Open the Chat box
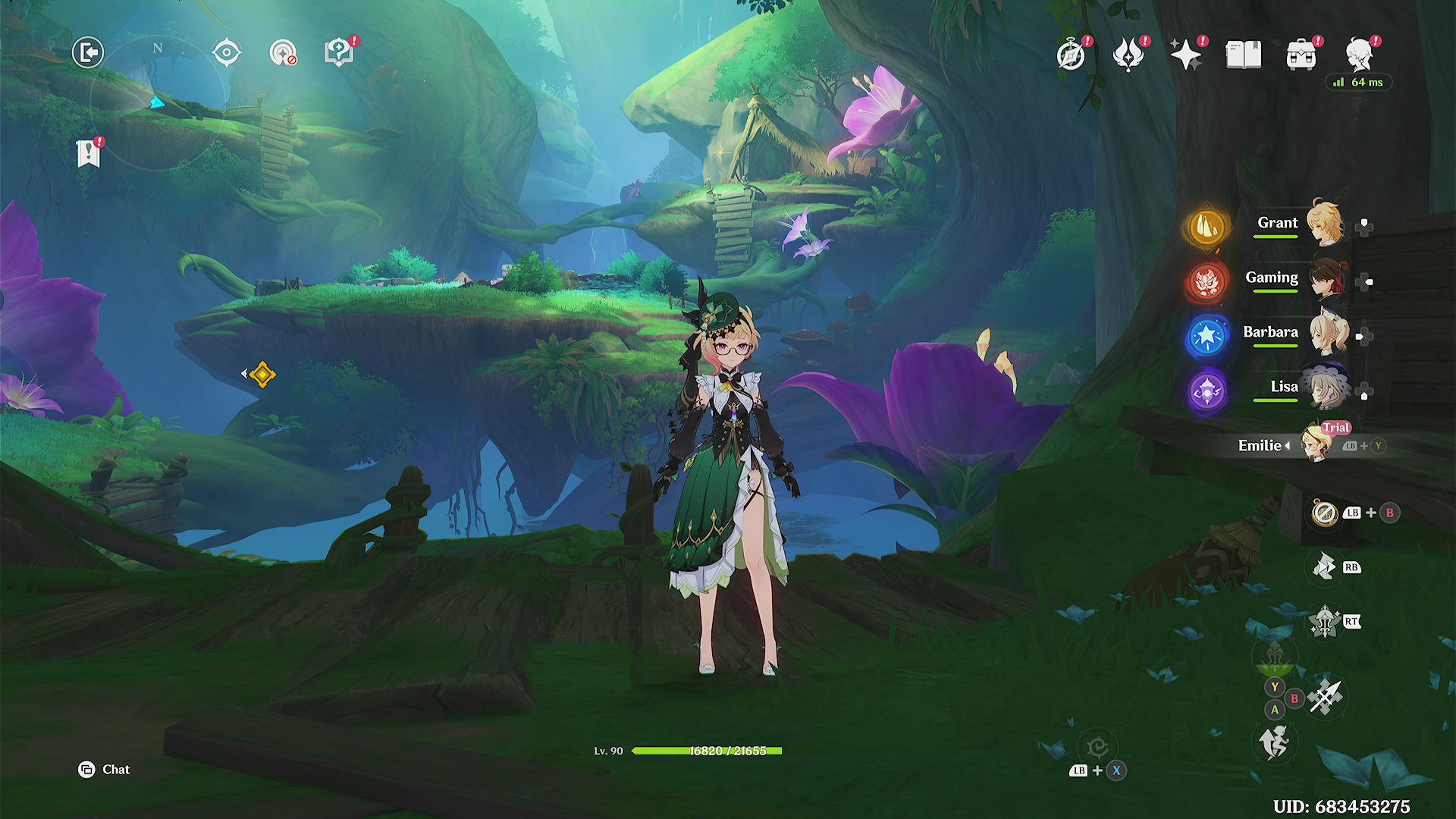Image resolution: width=1456 pixels, height=819 pixels. pos(105,770)
